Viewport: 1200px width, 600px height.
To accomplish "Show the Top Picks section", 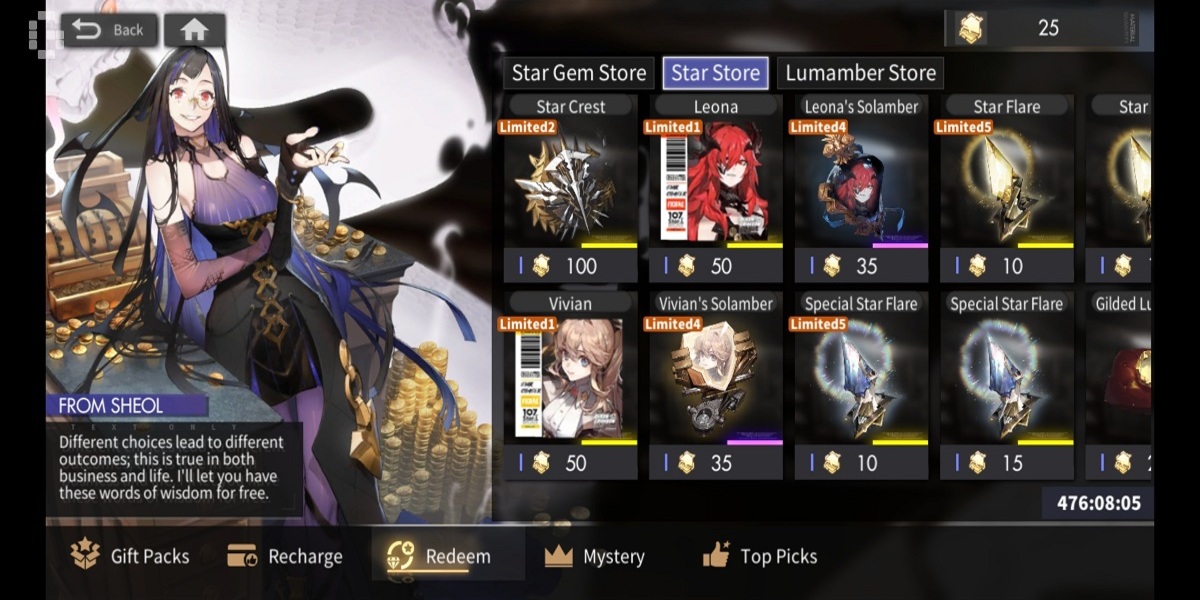I will point(760,556).
